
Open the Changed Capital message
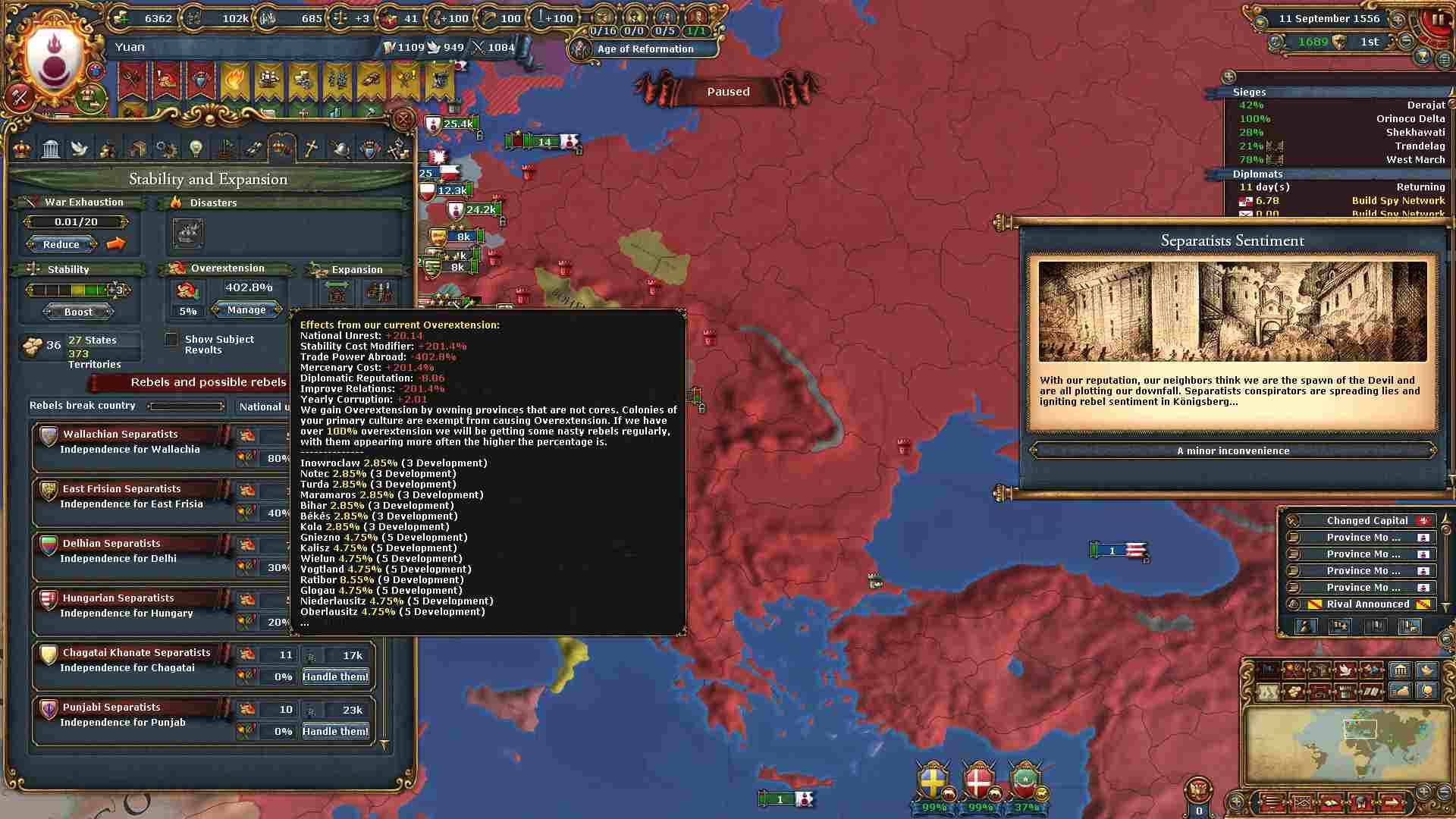[x=1367, y=521]
